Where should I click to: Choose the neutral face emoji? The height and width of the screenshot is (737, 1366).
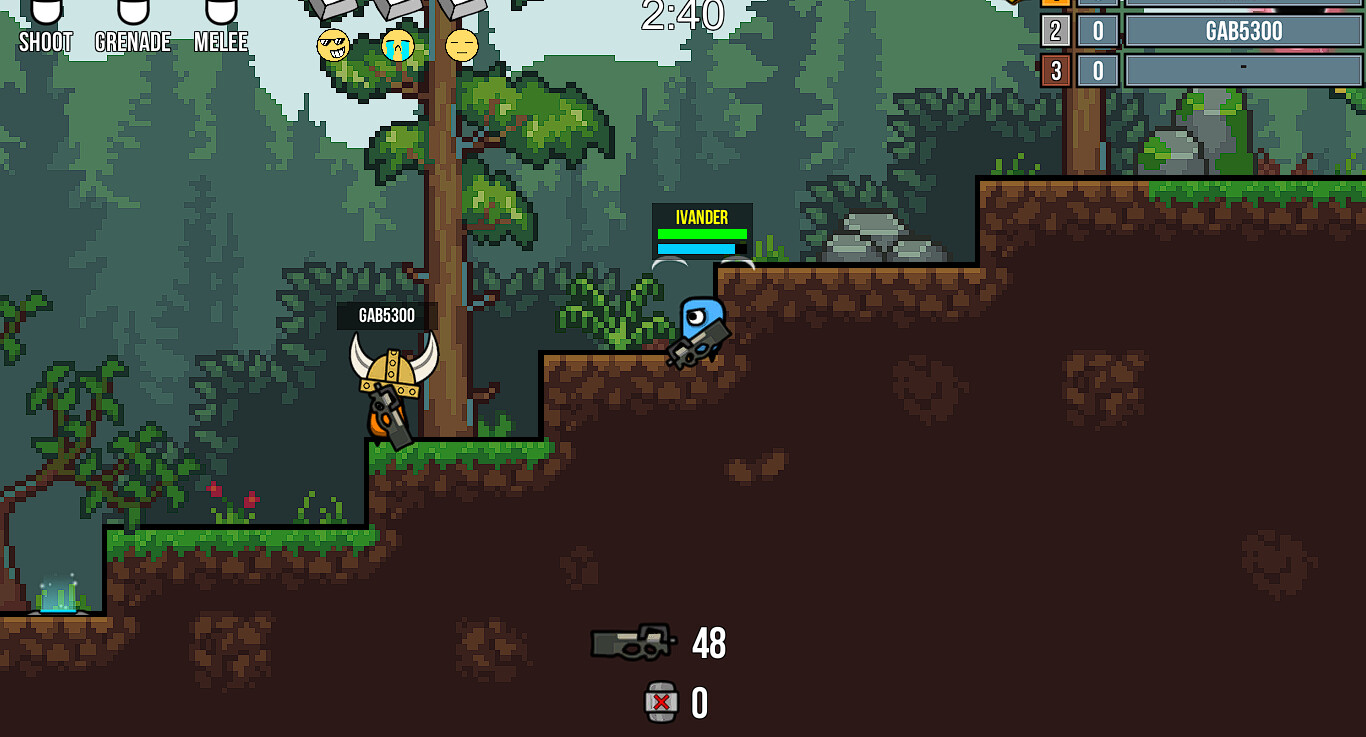461,47
